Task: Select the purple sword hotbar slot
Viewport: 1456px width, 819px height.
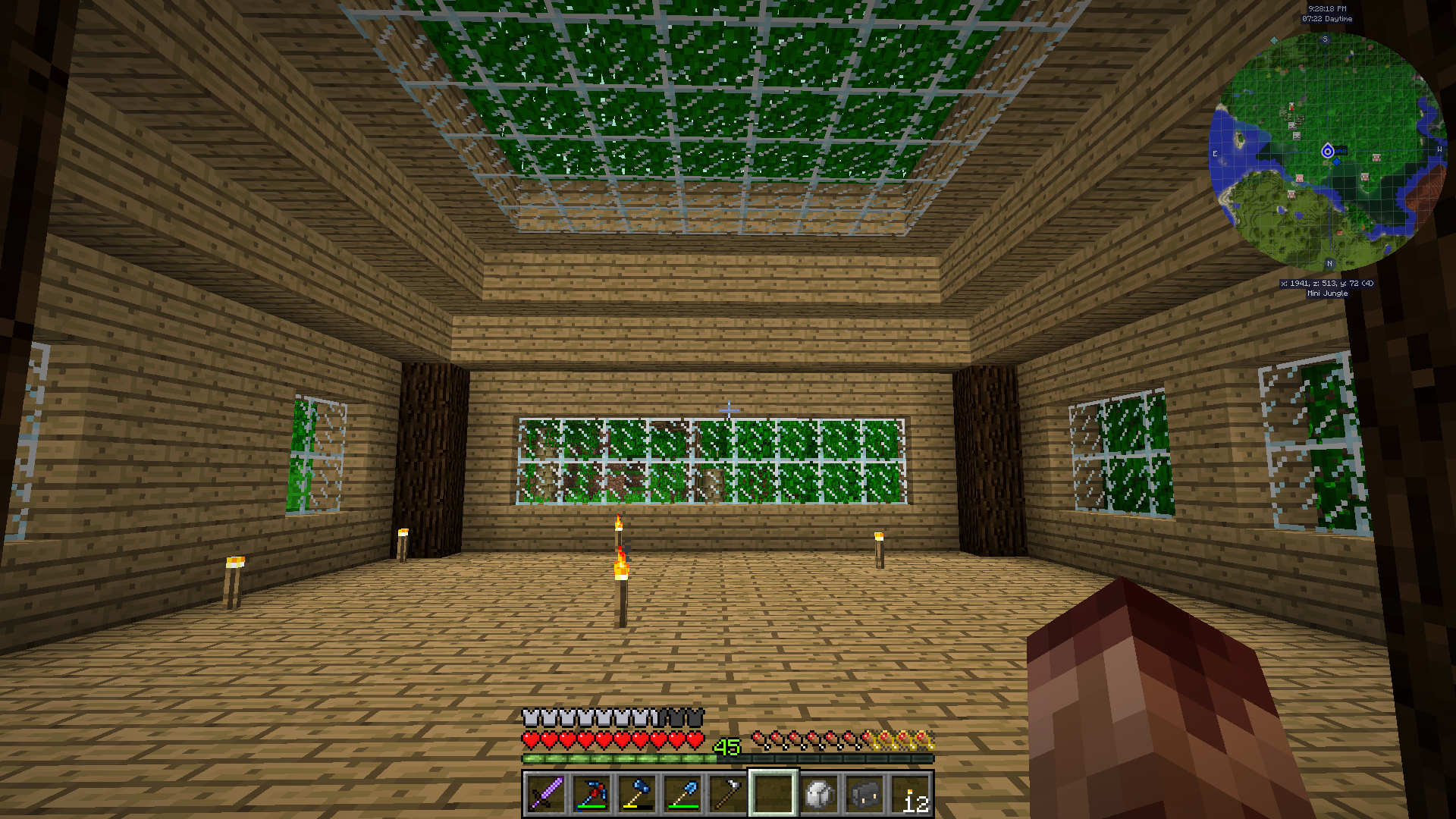Action: coord(546,794)
